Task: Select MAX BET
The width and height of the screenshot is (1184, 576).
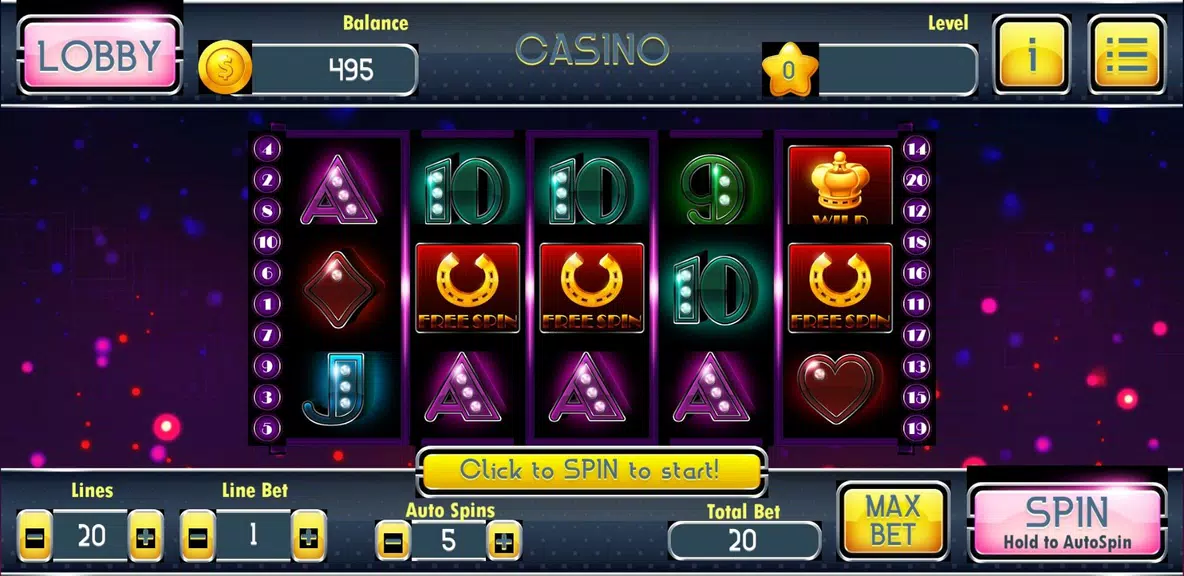Action: click(892, 520)
